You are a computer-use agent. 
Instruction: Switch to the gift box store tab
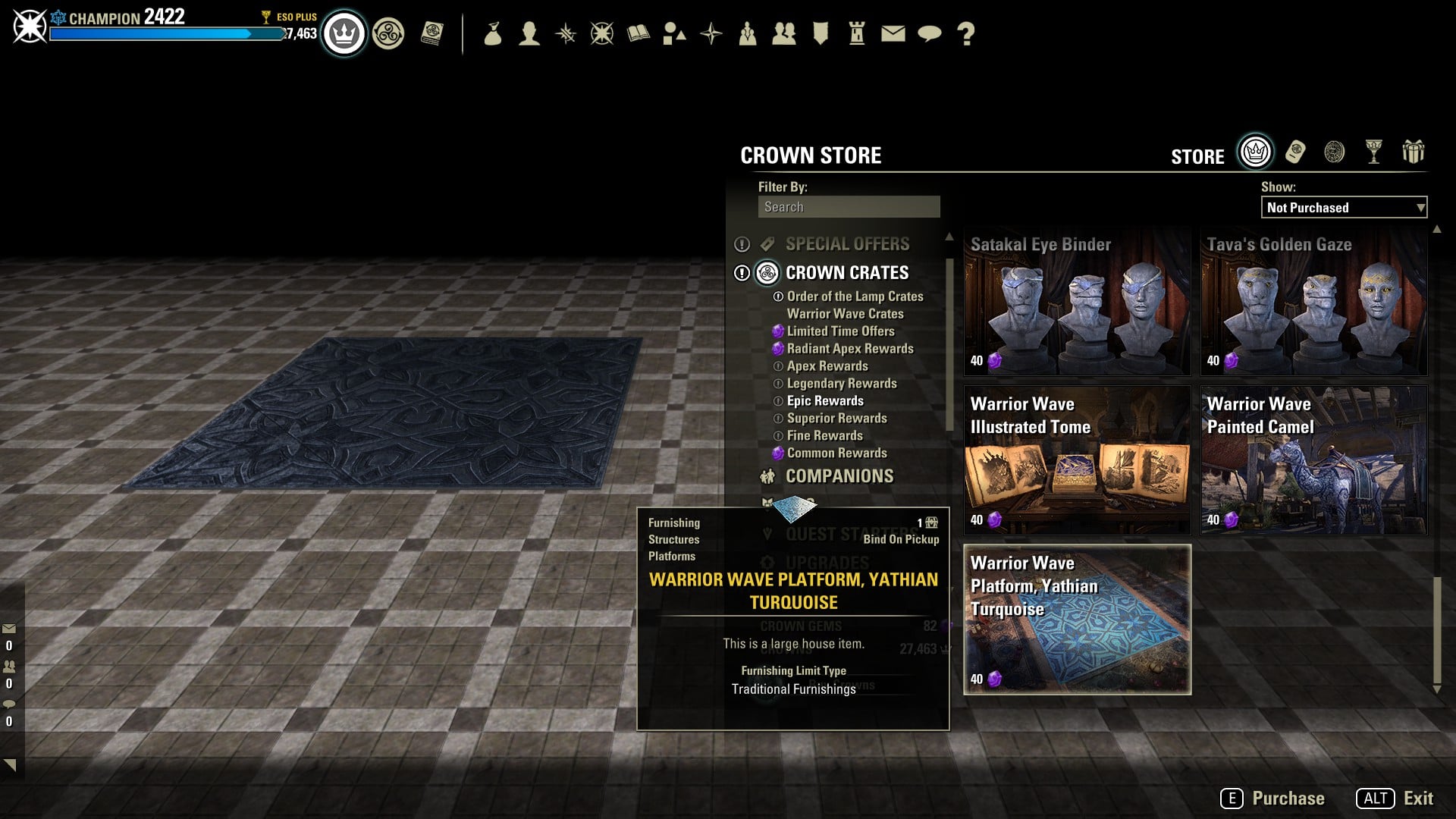(1413, 152)
